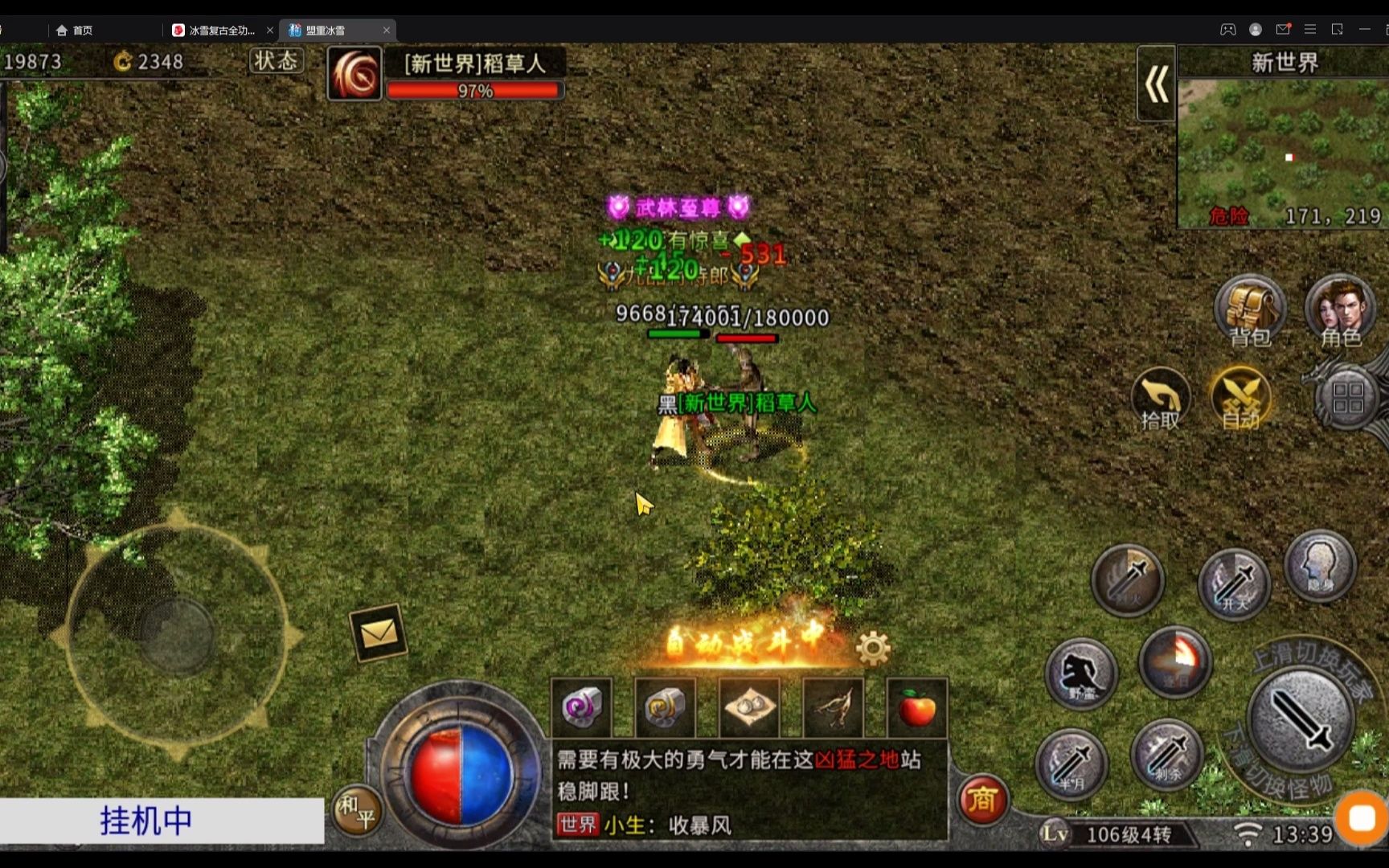
Task: Activate the 开天 skill
Action: pos(1235,584)
